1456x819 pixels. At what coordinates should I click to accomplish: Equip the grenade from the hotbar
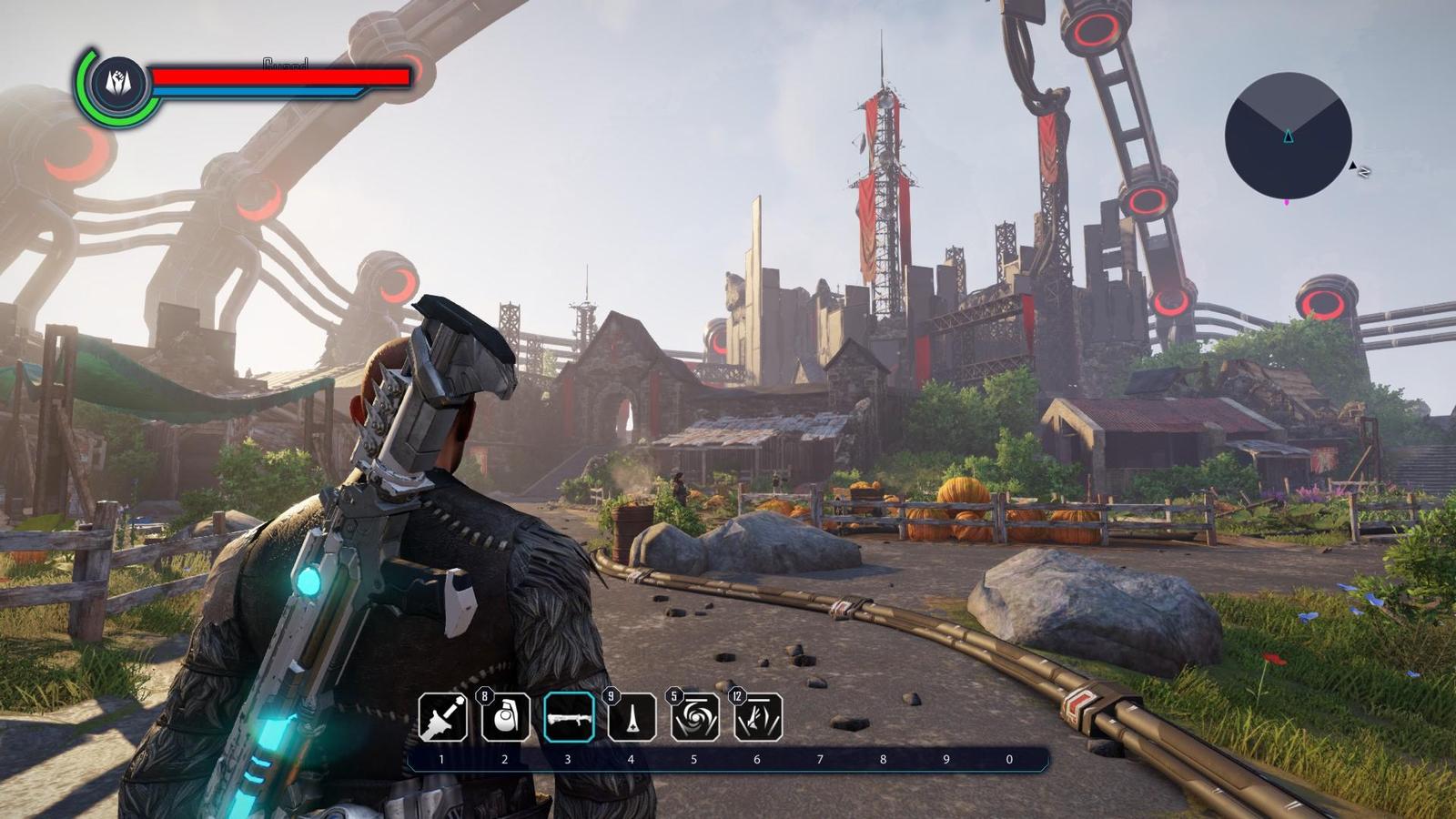(x=506, y=717)
